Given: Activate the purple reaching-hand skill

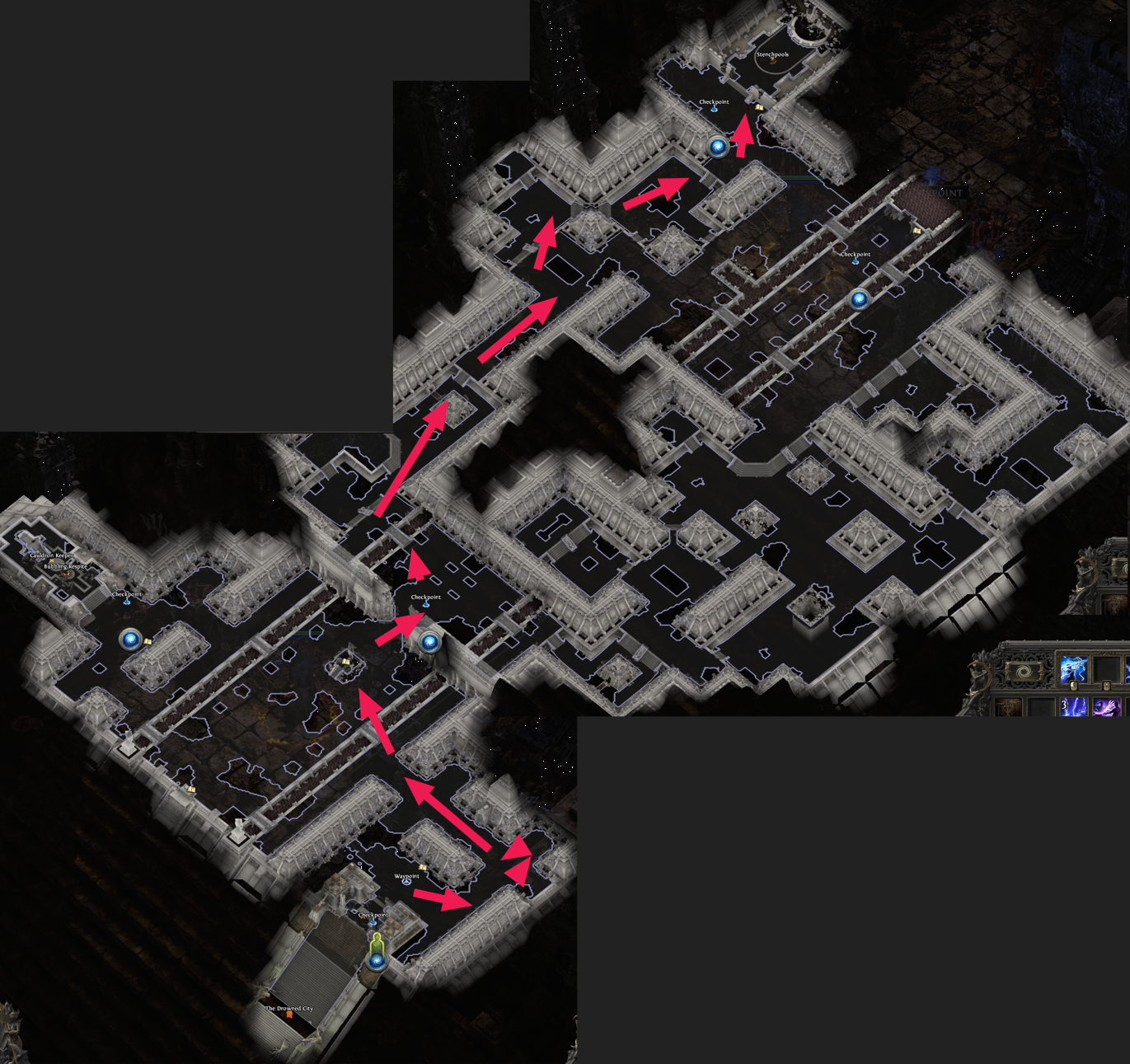Looking at the screenshot, I should 1106,707.
